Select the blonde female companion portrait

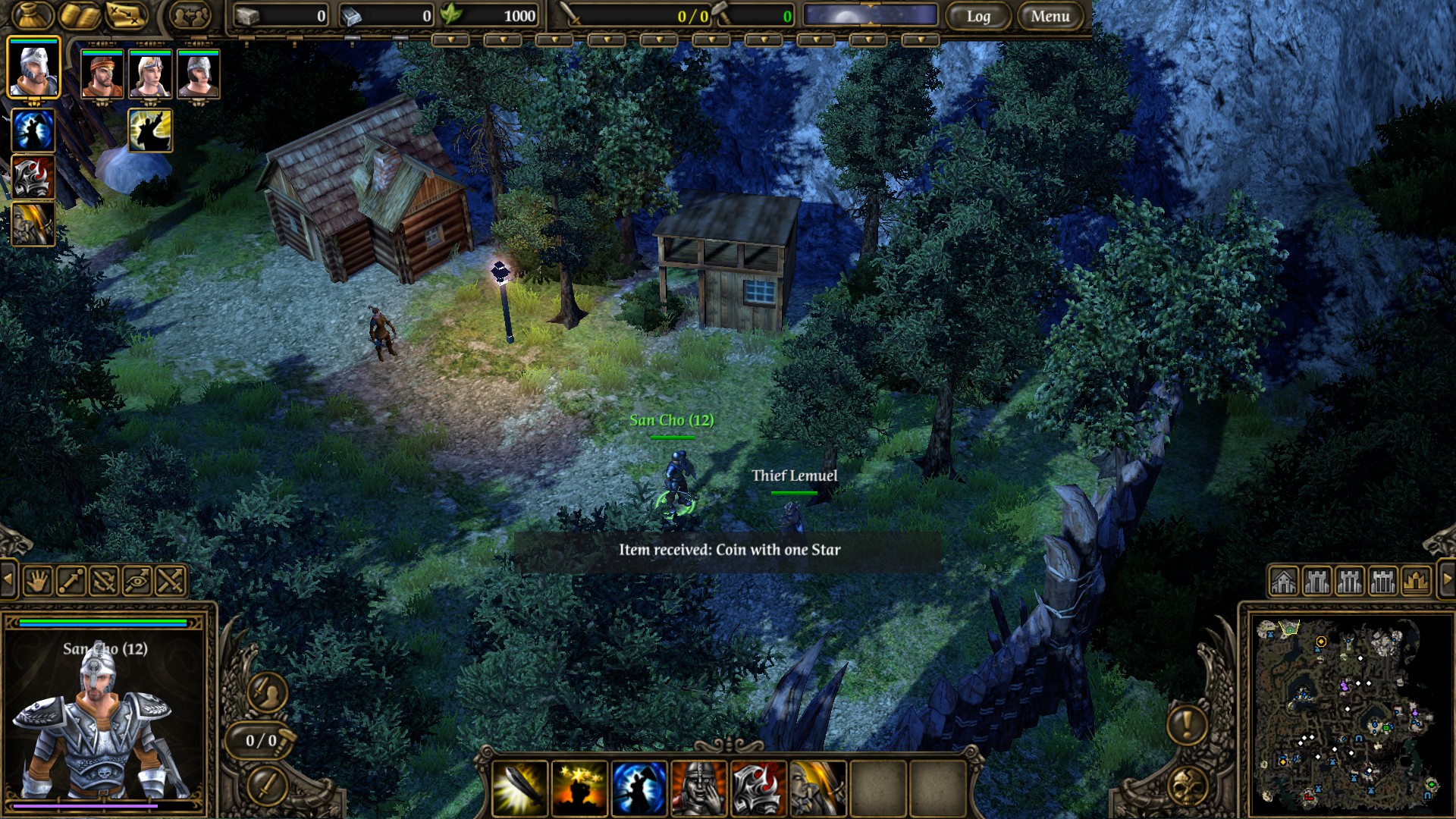pos(150,74)
